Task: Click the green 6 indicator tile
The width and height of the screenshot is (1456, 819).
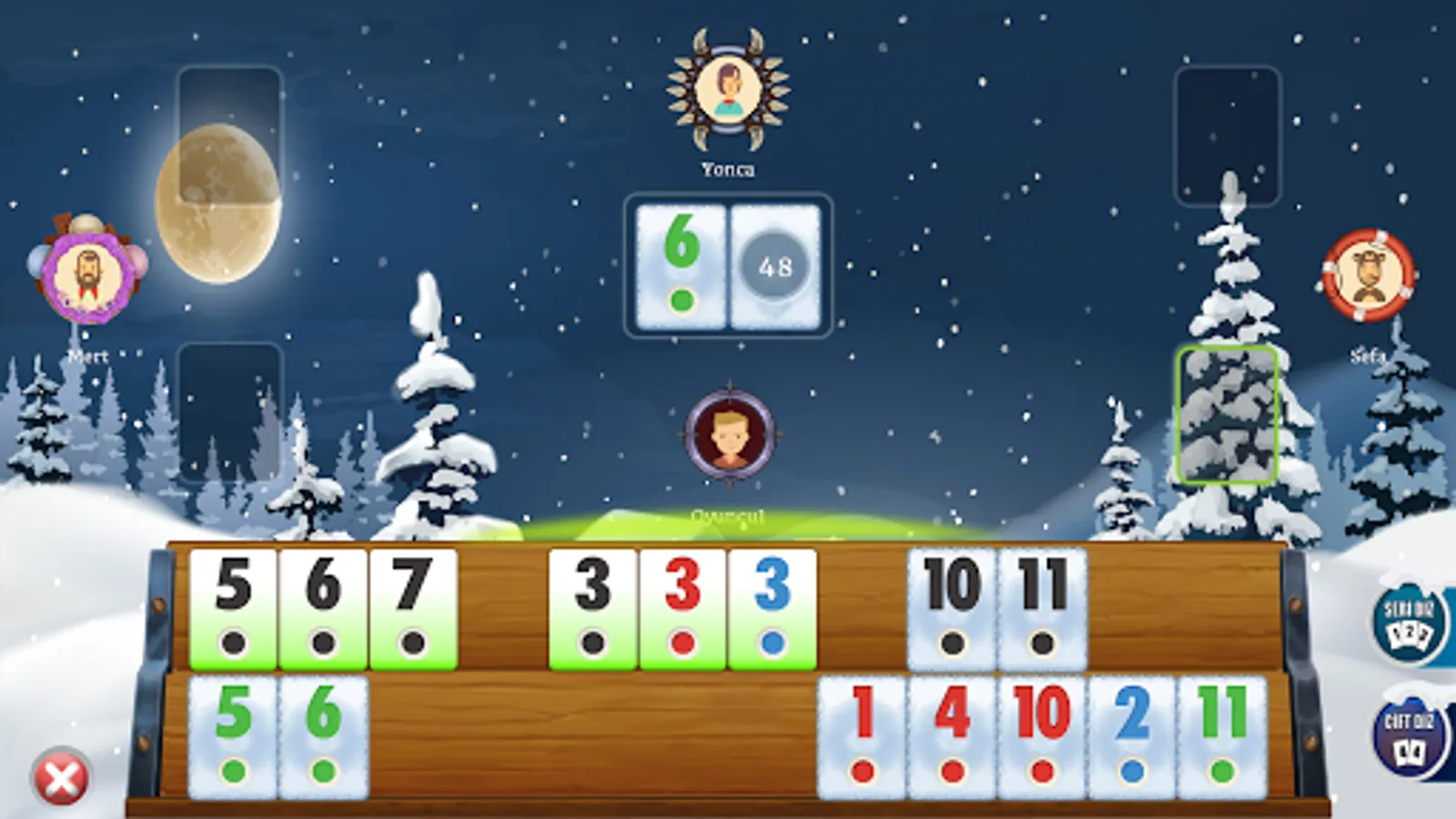Action: [681, 267]
